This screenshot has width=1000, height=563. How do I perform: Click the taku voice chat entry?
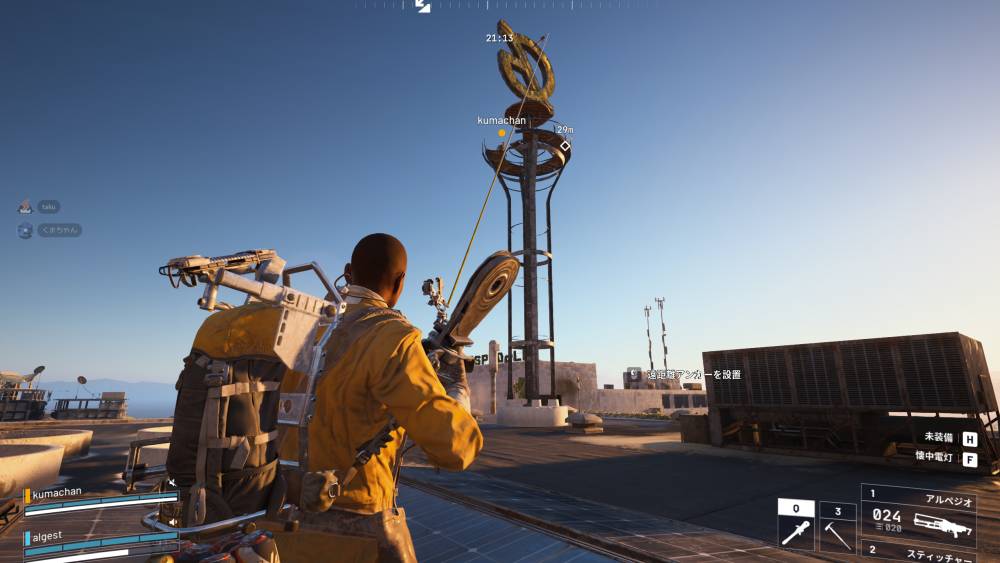click(48, 206)
